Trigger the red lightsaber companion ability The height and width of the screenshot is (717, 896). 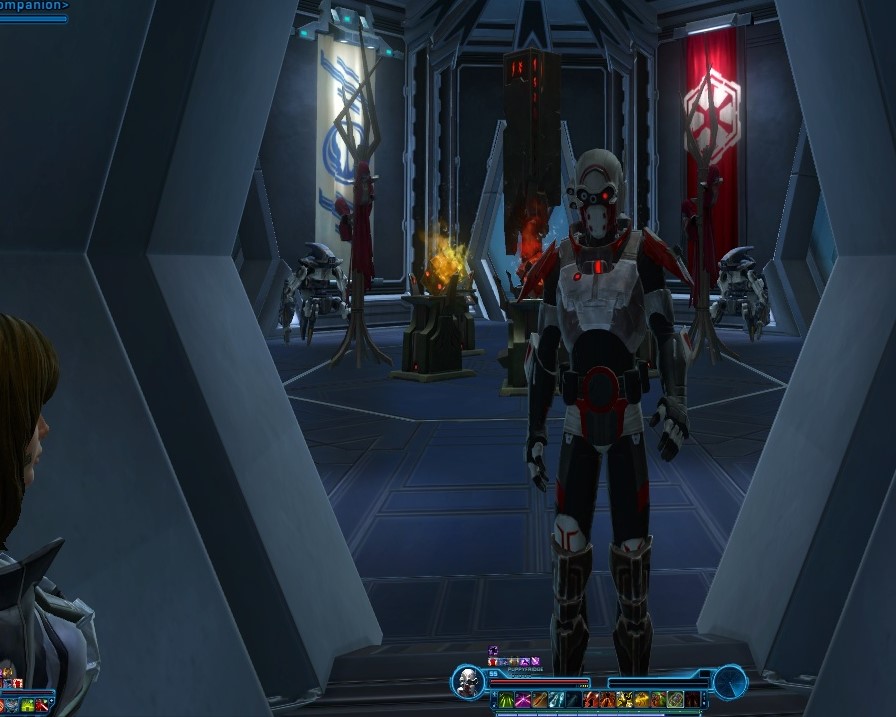pos(42,705)
